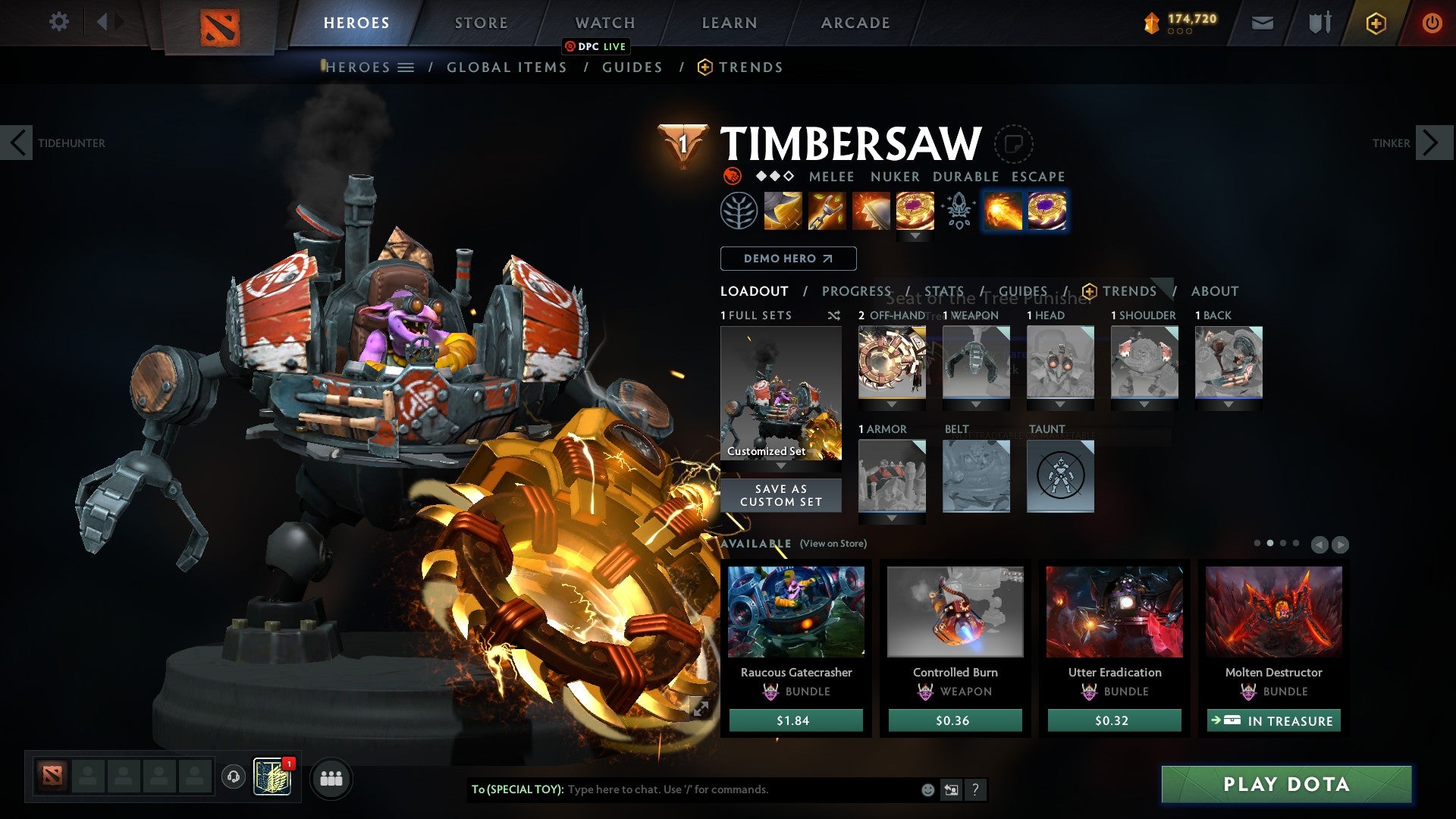Click the armory icon in top bar
This screenshot has height=819, width=1456.
coord(1319,22)
